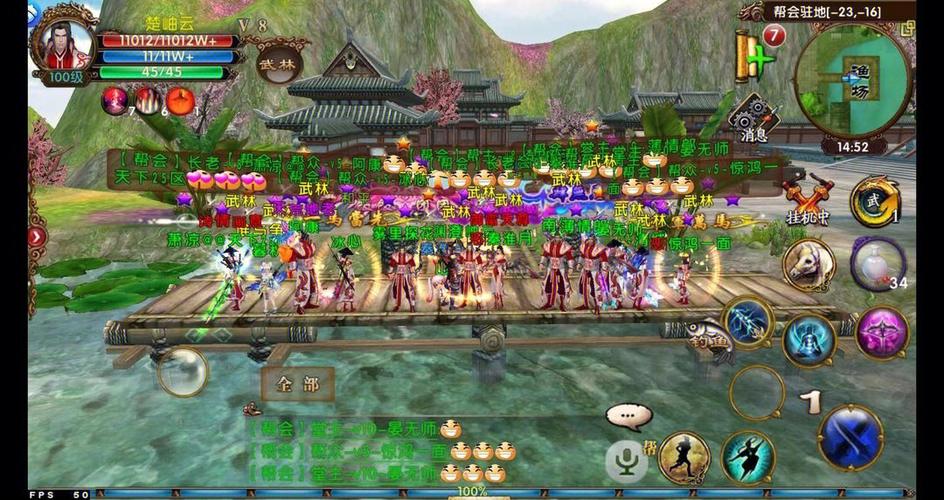Expand the red arrow side panel tab
944x500 pixels.
click(37, 237)
